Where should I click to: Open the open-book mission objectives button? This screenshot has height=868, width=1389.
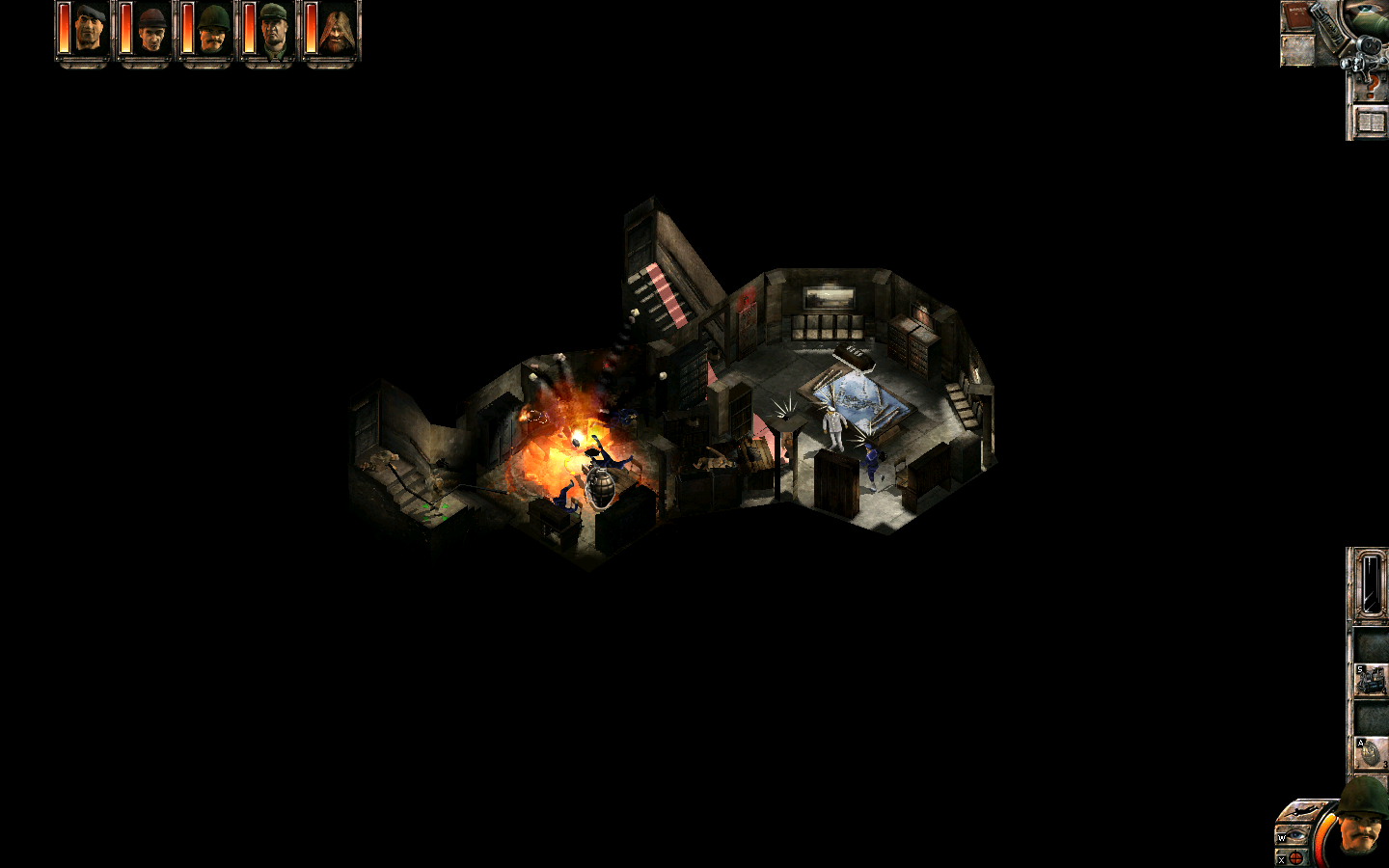1370,122
